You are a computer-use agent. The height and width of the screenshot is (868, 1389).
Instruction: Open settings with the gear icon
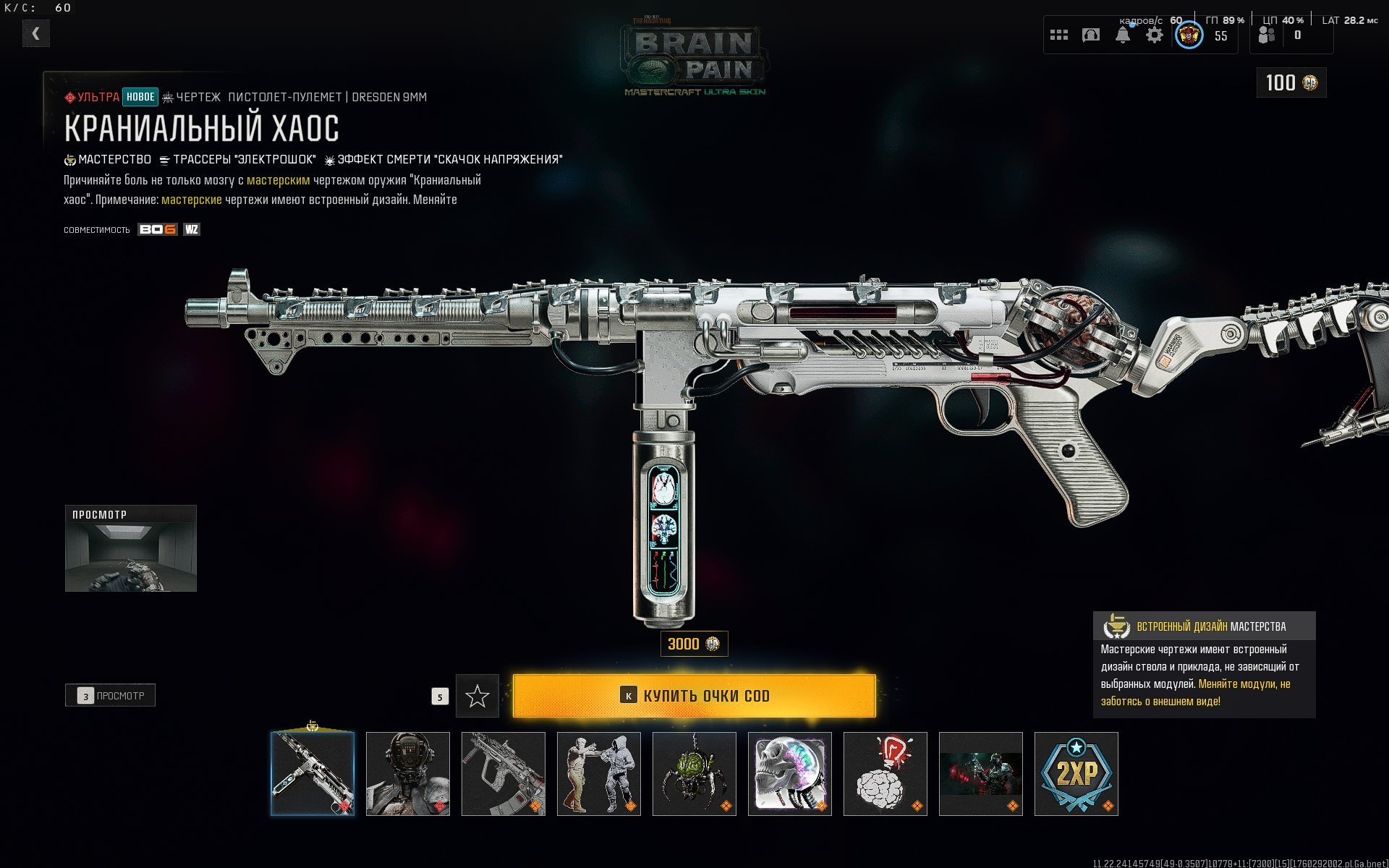pyautogui.click(x=1155, y=35)
